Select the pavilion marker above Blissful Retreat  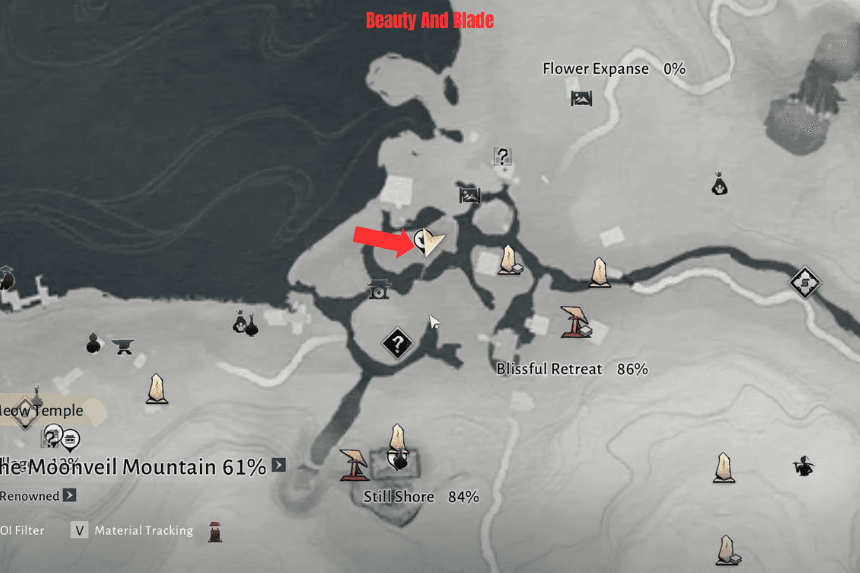pyautogui.click(x=574, y=319)
